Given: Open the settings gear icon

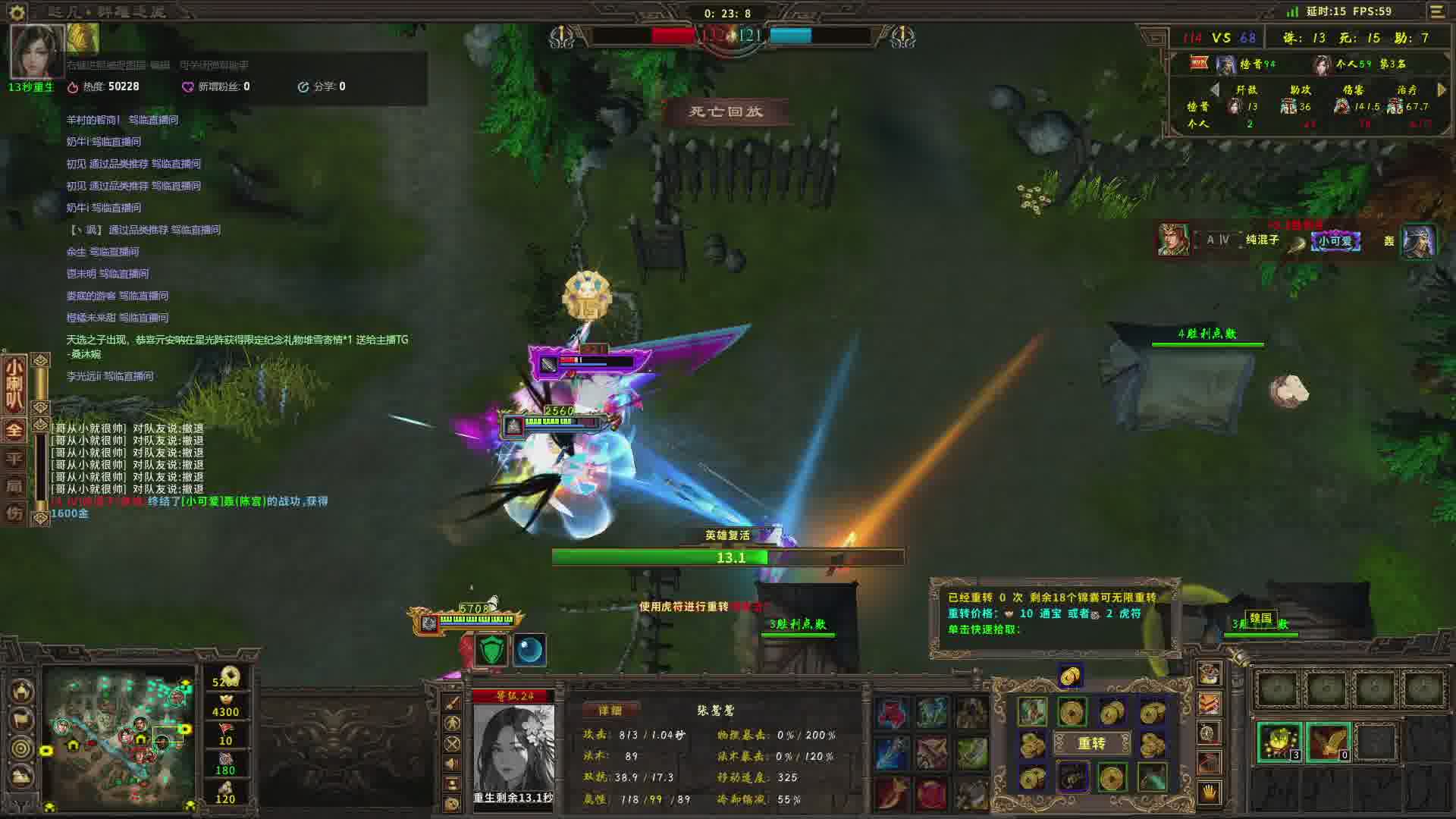Looking at the screenshot, I should (x=17, y=11).
